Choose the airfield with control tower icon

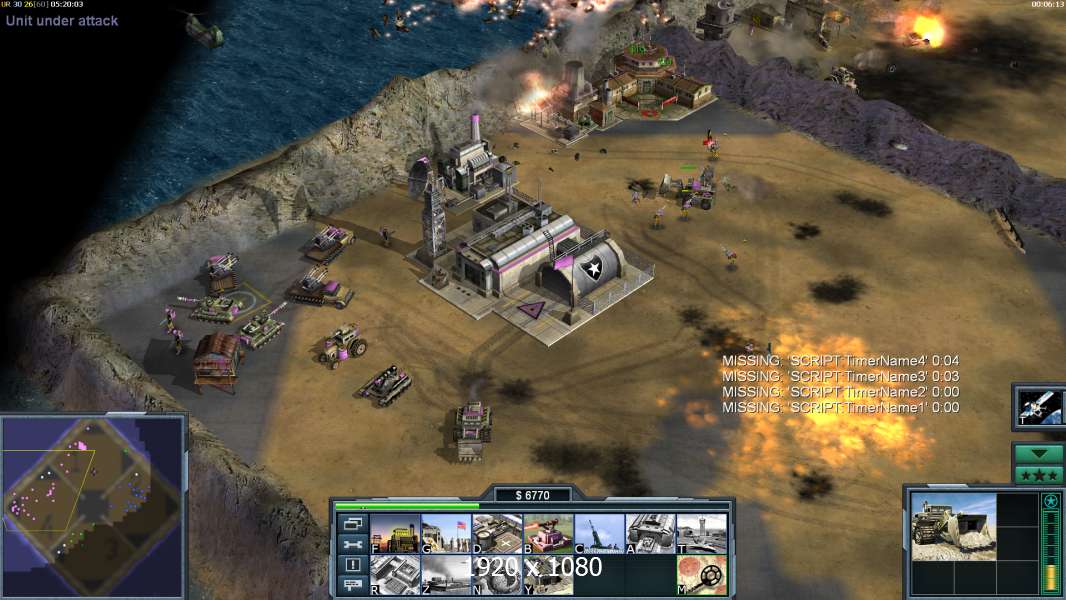pos(702,534)
